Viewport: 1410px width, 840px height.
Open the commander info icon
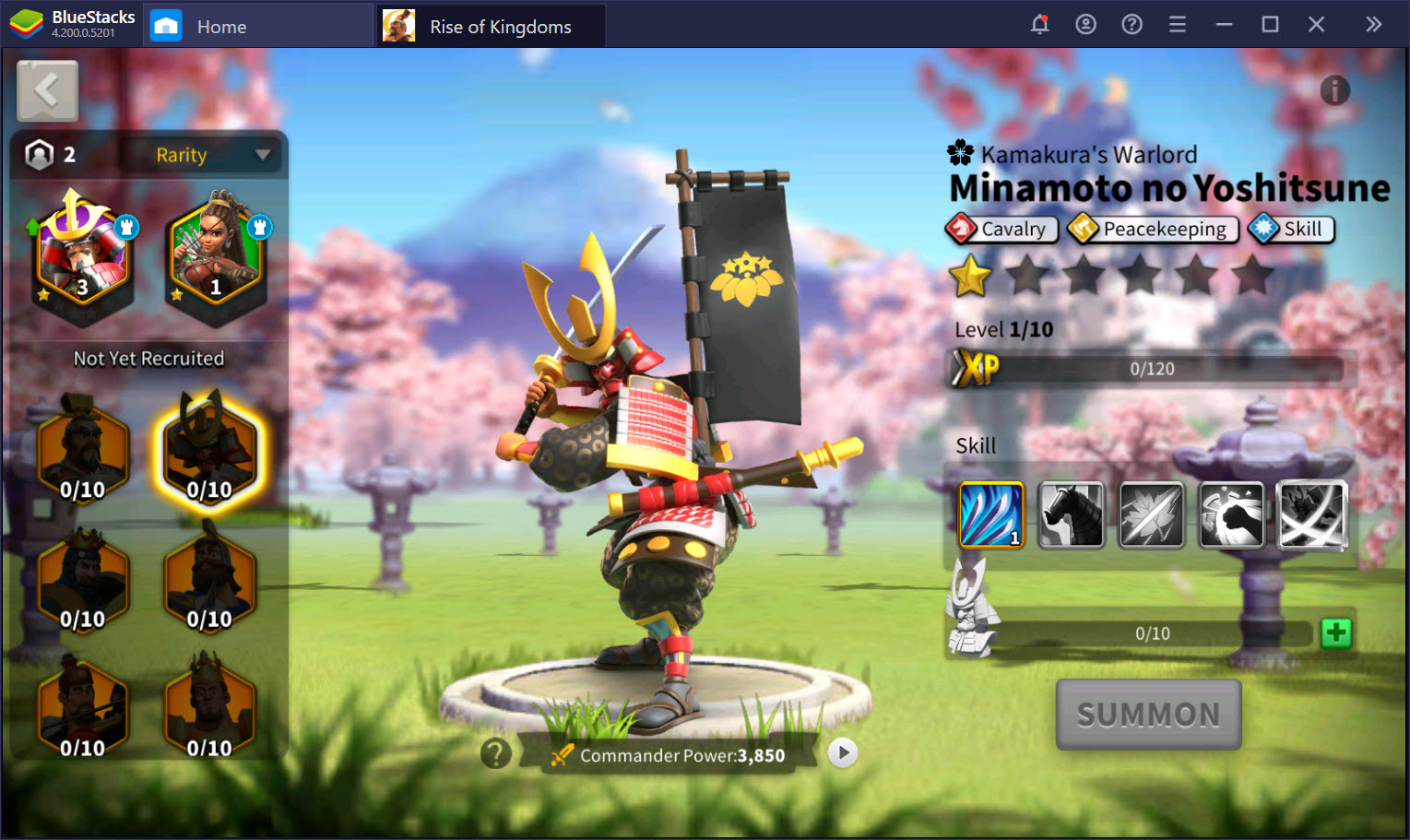click(1334, 90)
